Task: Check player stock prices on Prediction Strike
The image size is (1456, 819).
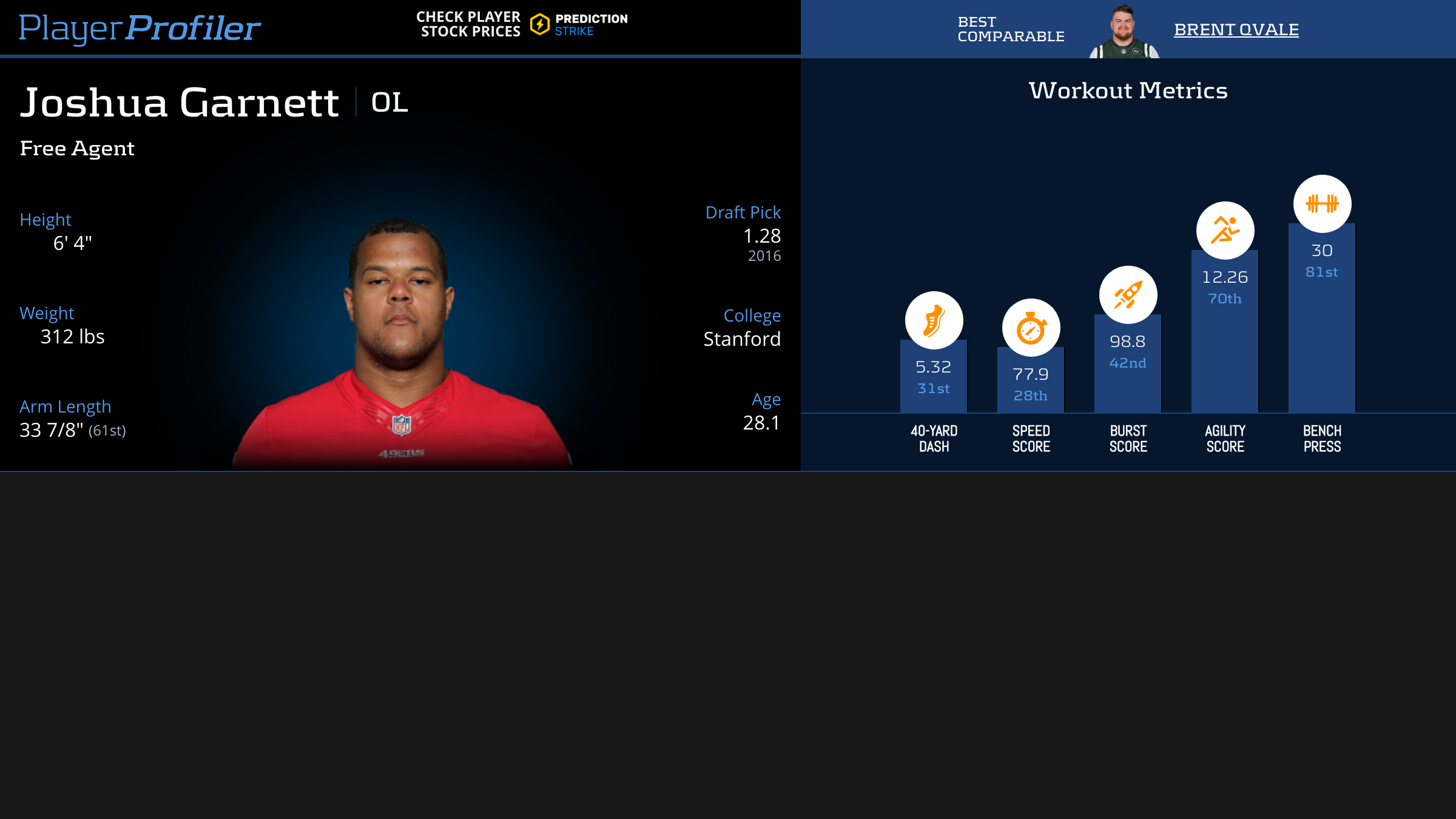Action: [522, 24]
